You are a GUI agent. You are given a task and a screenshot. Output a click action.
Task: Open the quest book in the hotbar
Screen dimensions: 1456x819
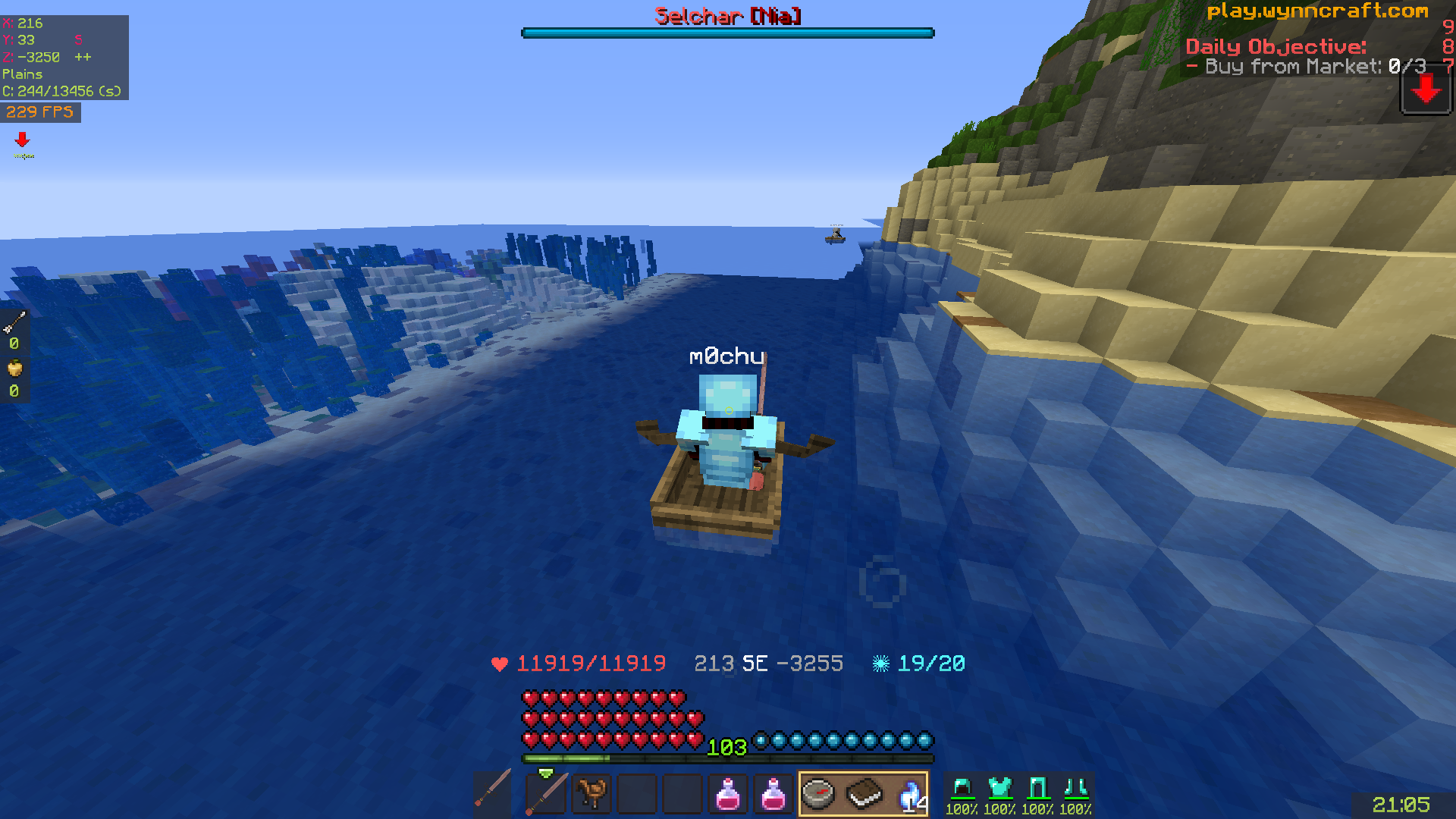pos(864,793)
